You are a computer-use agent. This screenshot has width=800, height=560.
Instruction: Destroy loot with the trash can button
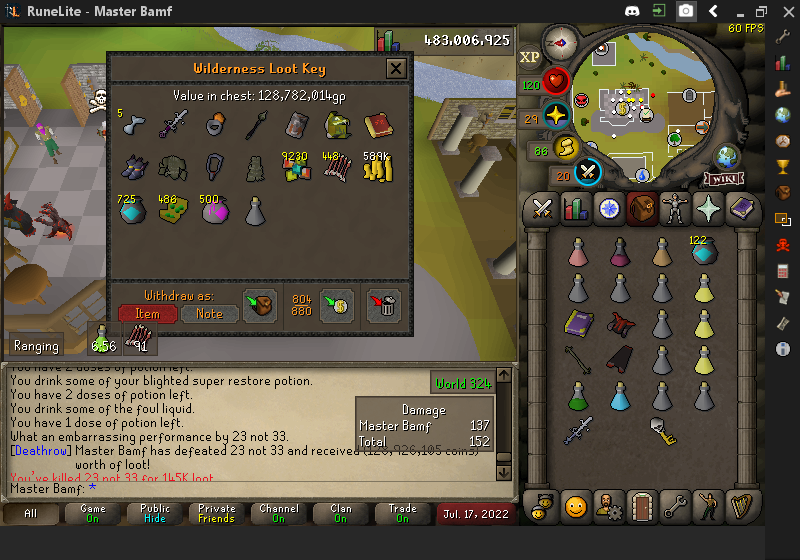(x=384, y=305)
